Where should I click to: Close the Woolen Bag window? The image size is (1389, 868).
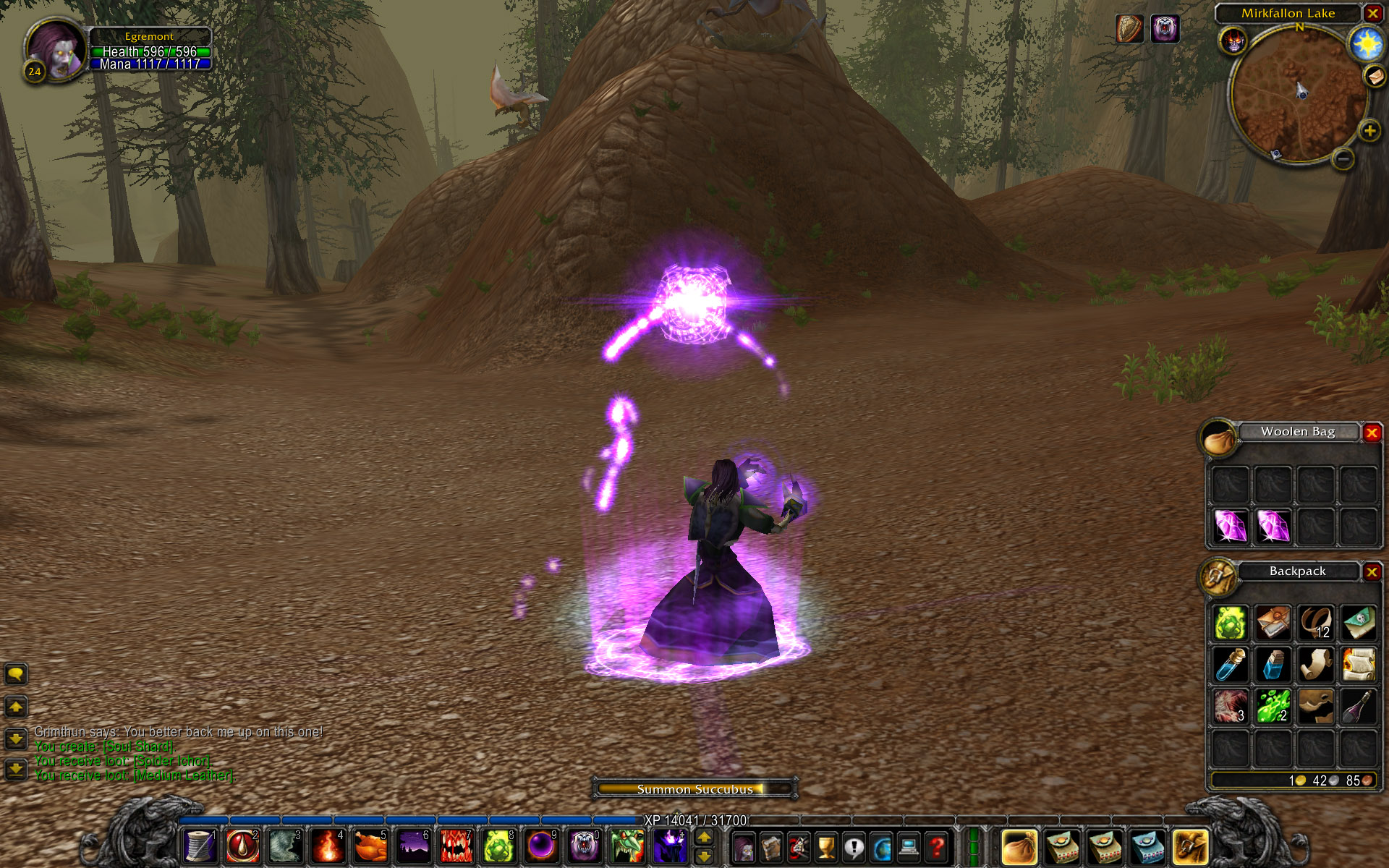tap(1372, 433)
